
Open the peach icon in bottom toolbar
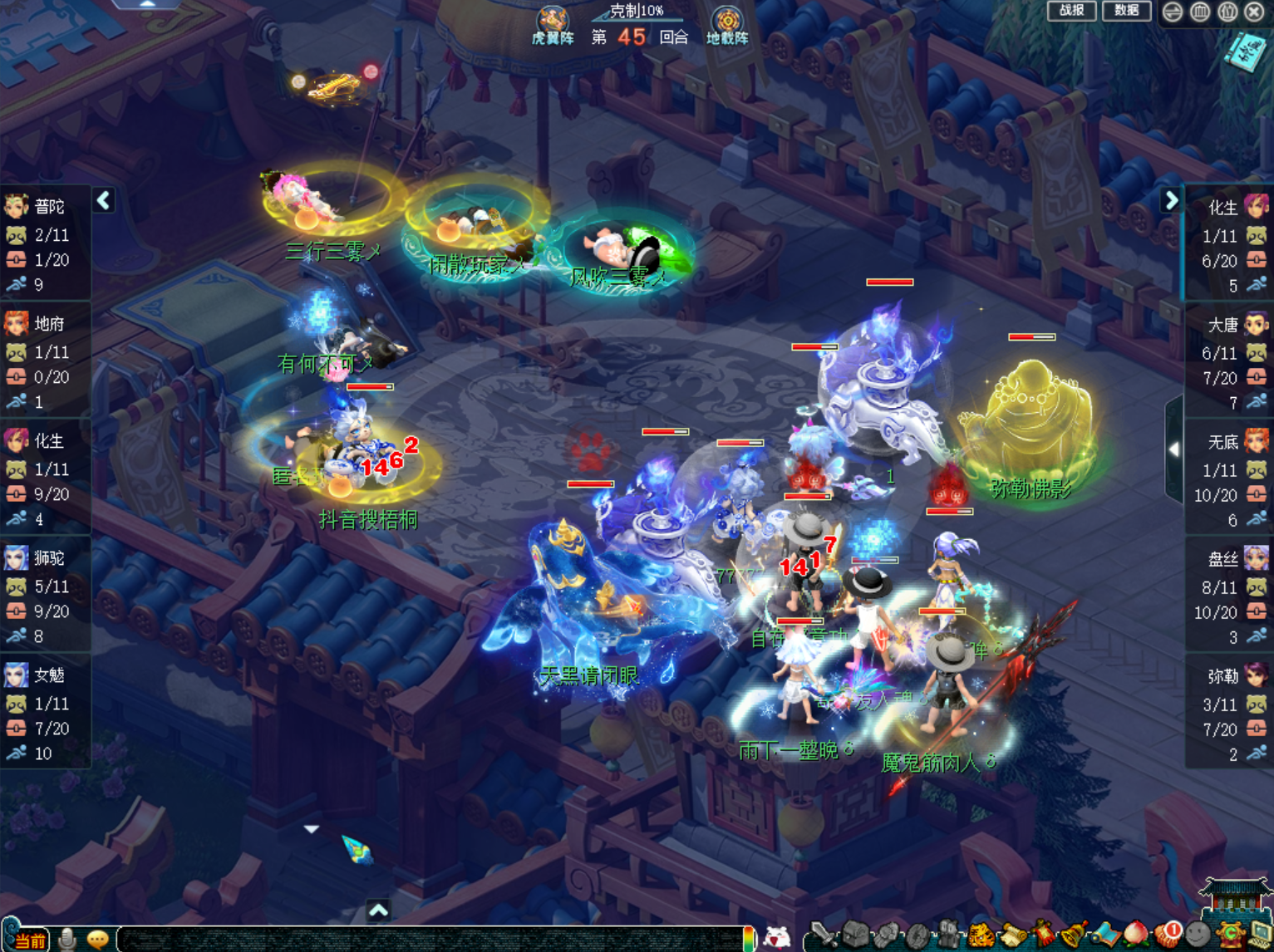click(x=1135, y=935)
